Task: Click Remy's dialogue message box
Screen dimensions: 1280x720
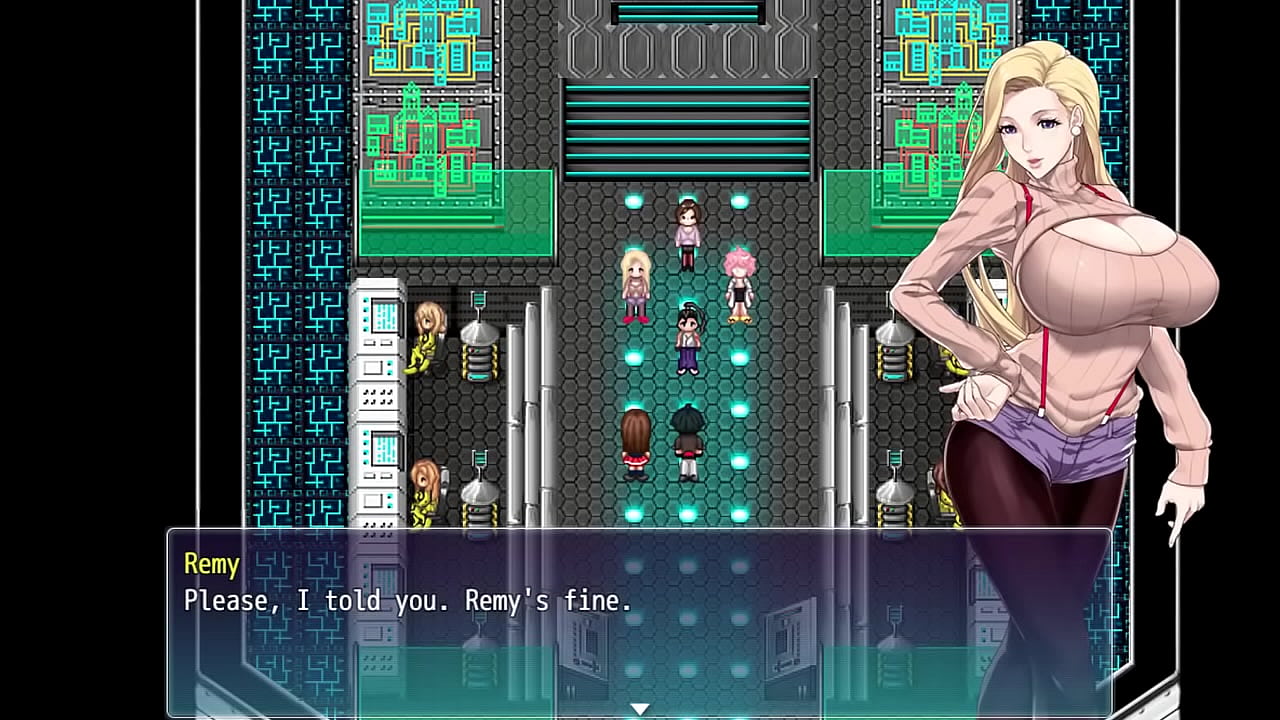Action: coord(639,620)
